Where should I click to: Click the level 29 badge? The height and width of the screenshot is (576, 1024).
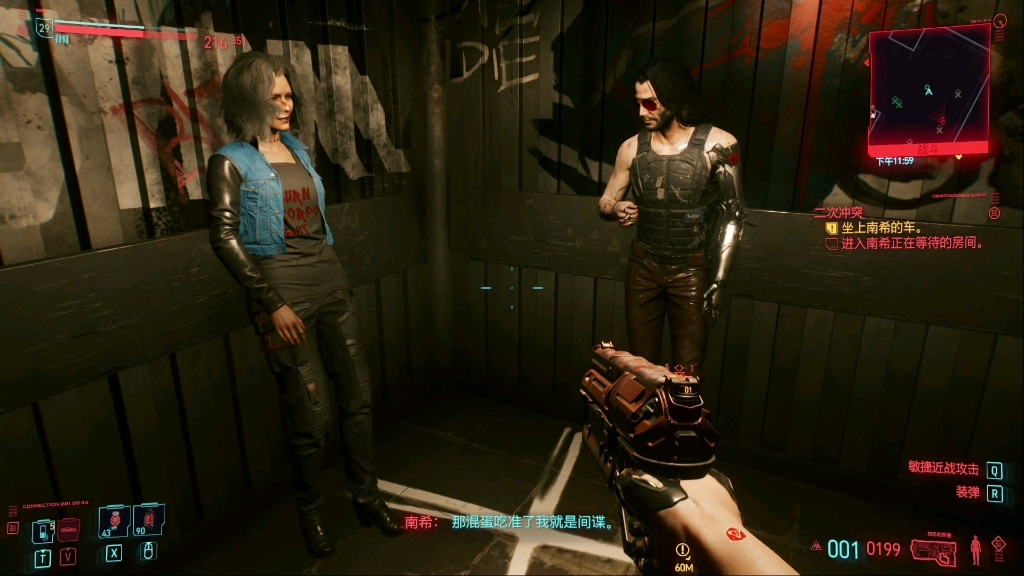44,28
